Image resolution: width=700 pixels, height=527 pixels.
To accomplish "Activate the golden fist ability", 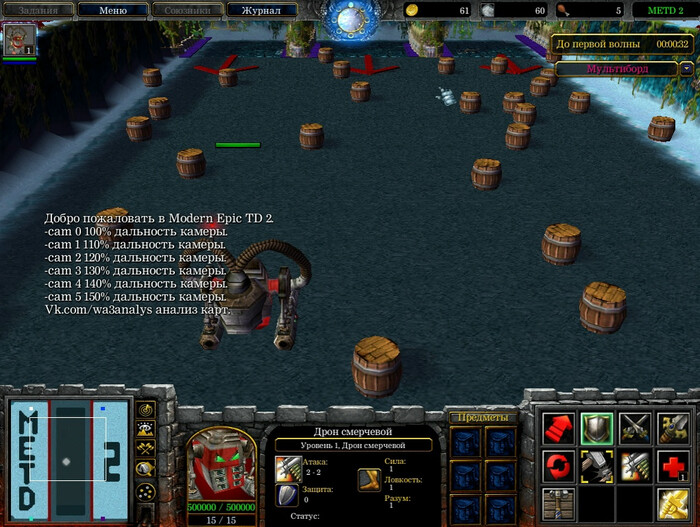I will pyautogui.click(x=672, y=502).
